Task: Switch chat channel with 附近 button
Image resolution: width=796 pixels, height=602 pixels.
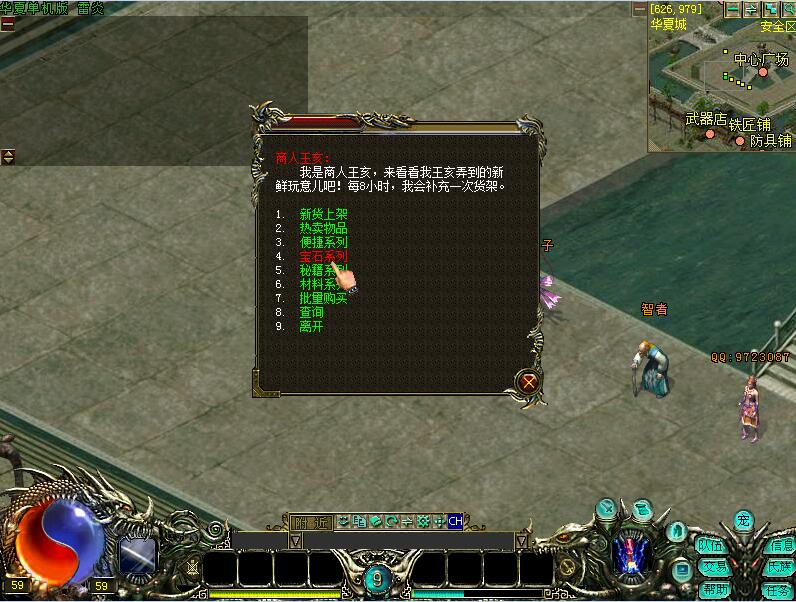Action: tap(310, 521)
